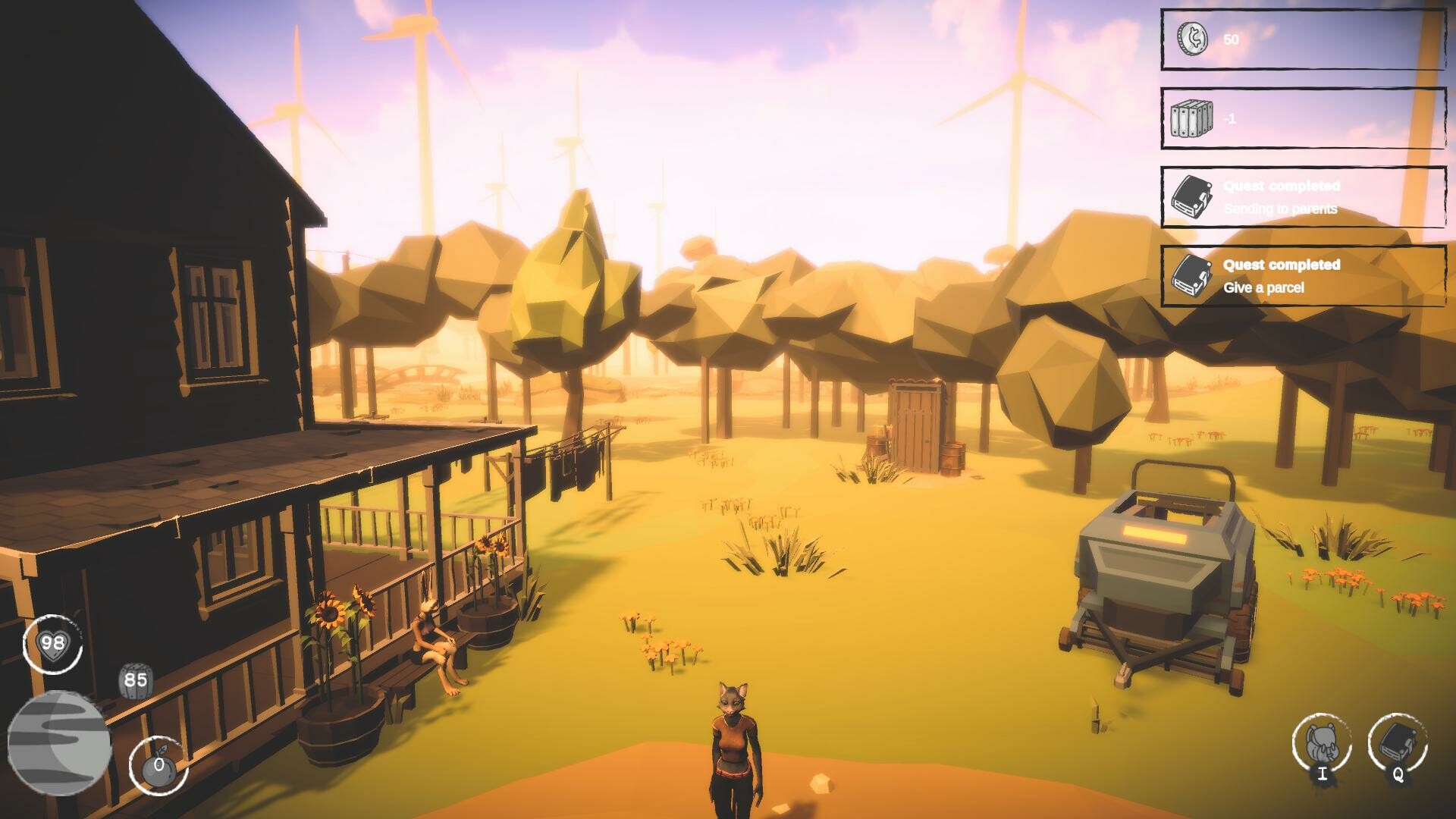Dismiss the Quest completed Give a parcel notification

[1301, 277]
